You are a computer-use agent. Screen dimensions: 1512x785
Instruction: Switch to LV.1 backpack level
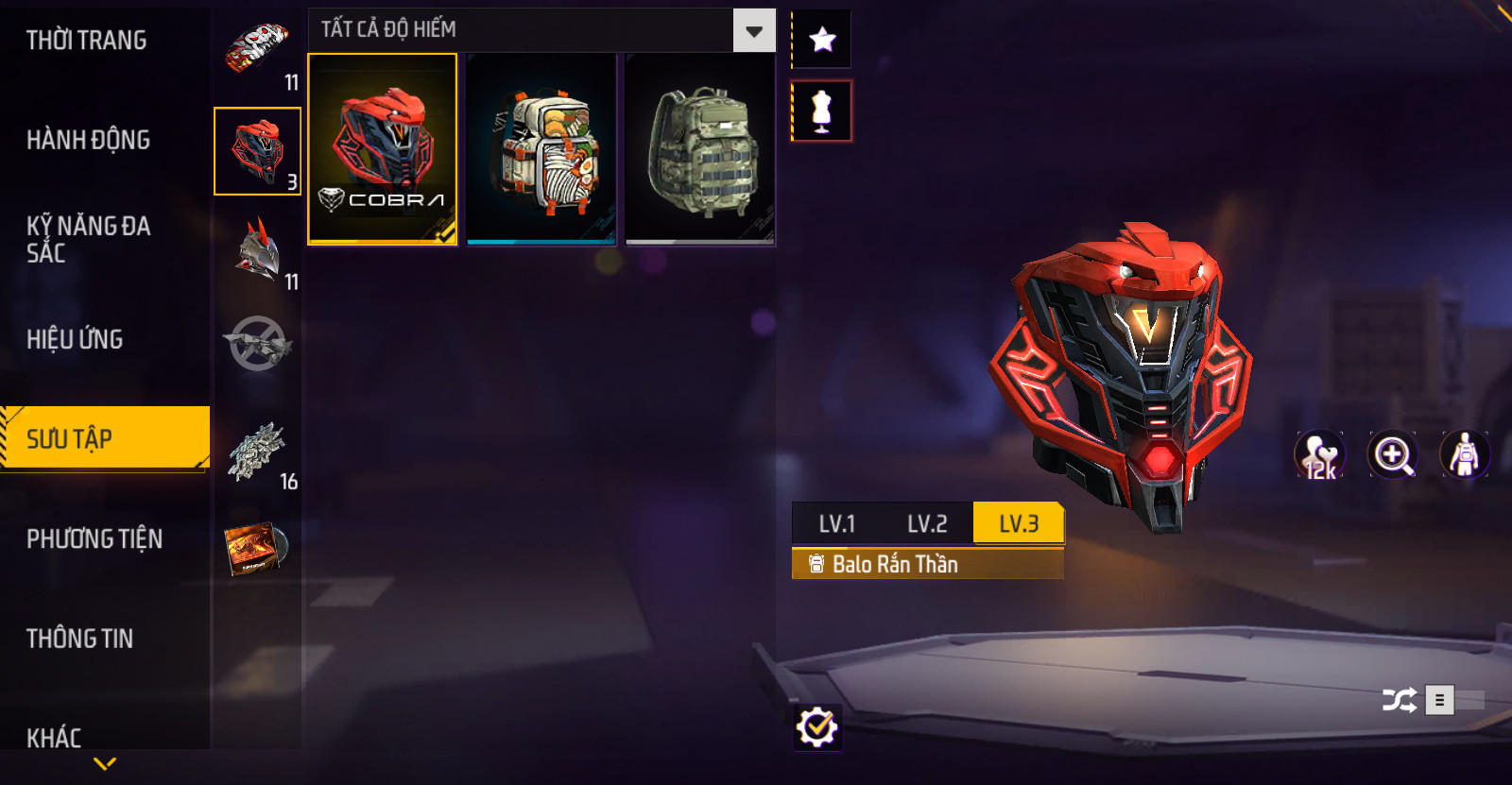click(836, 523)
